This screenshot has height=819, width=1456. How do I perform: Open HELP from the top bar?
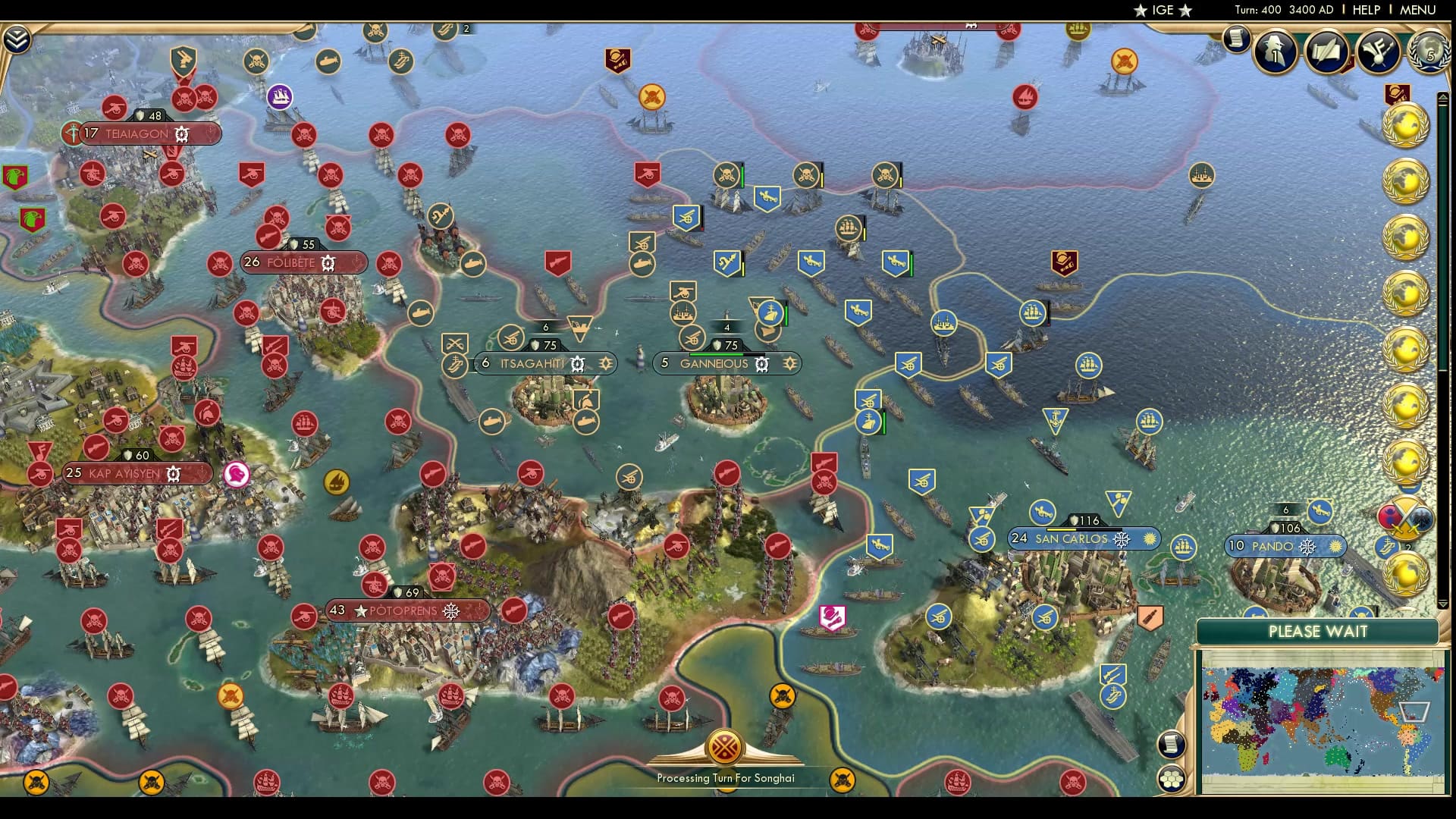(1366, 10)
